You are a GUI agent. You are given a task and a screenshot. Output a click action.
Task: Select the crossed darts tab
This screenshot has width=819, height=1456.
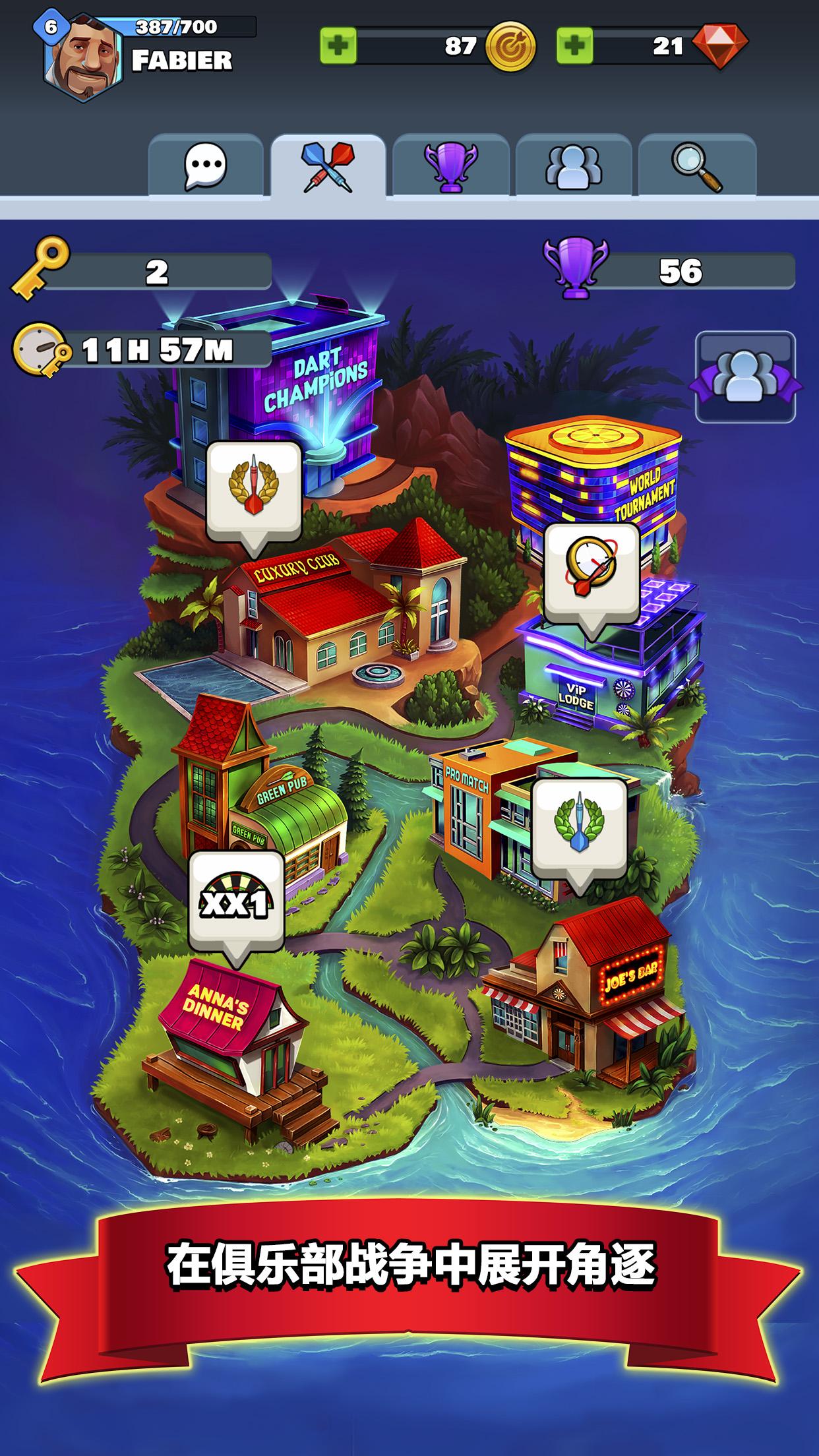[328, 166]
